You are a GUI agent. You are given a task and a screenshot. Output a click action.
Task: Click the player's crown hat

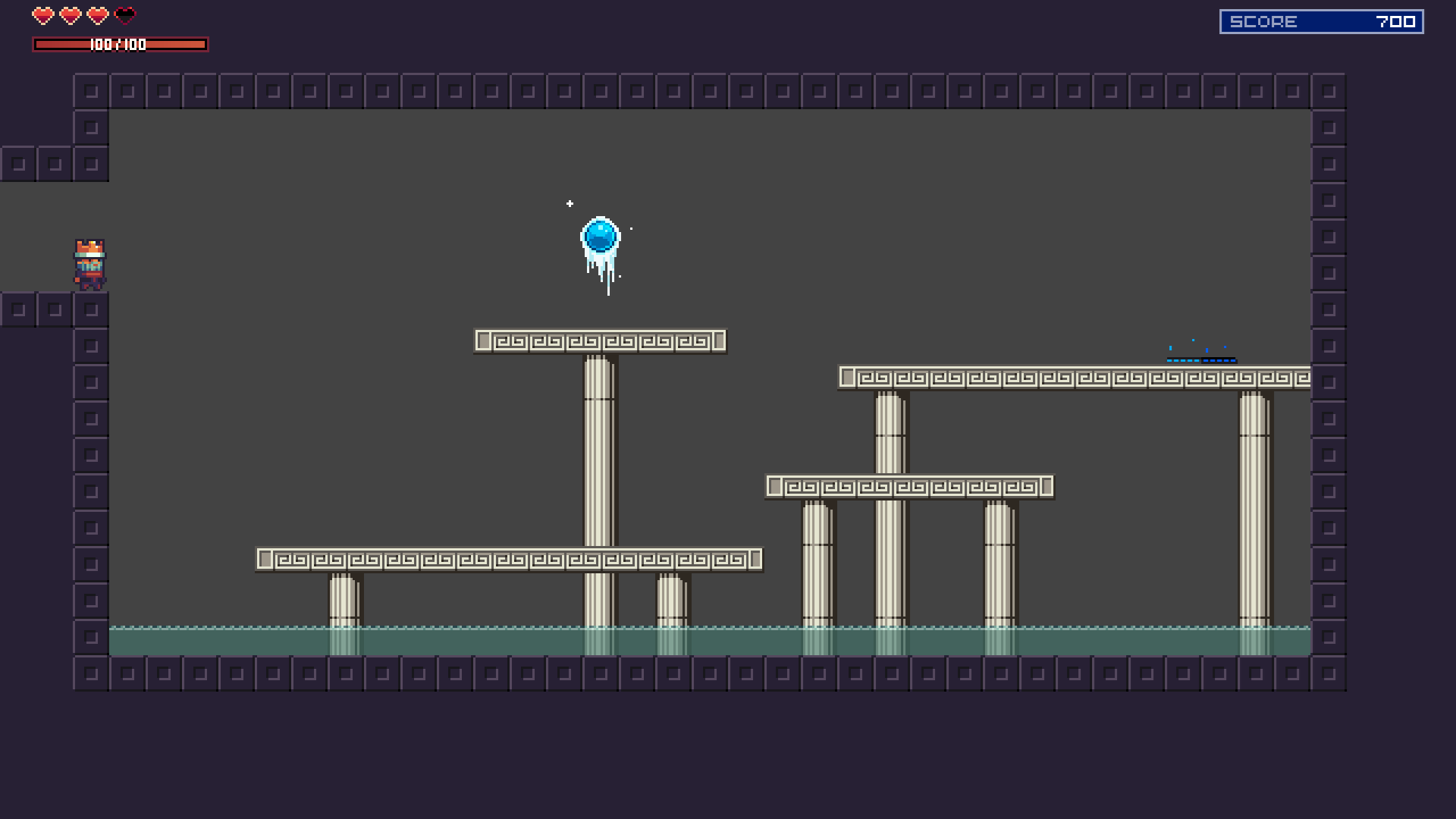point(89,248)
